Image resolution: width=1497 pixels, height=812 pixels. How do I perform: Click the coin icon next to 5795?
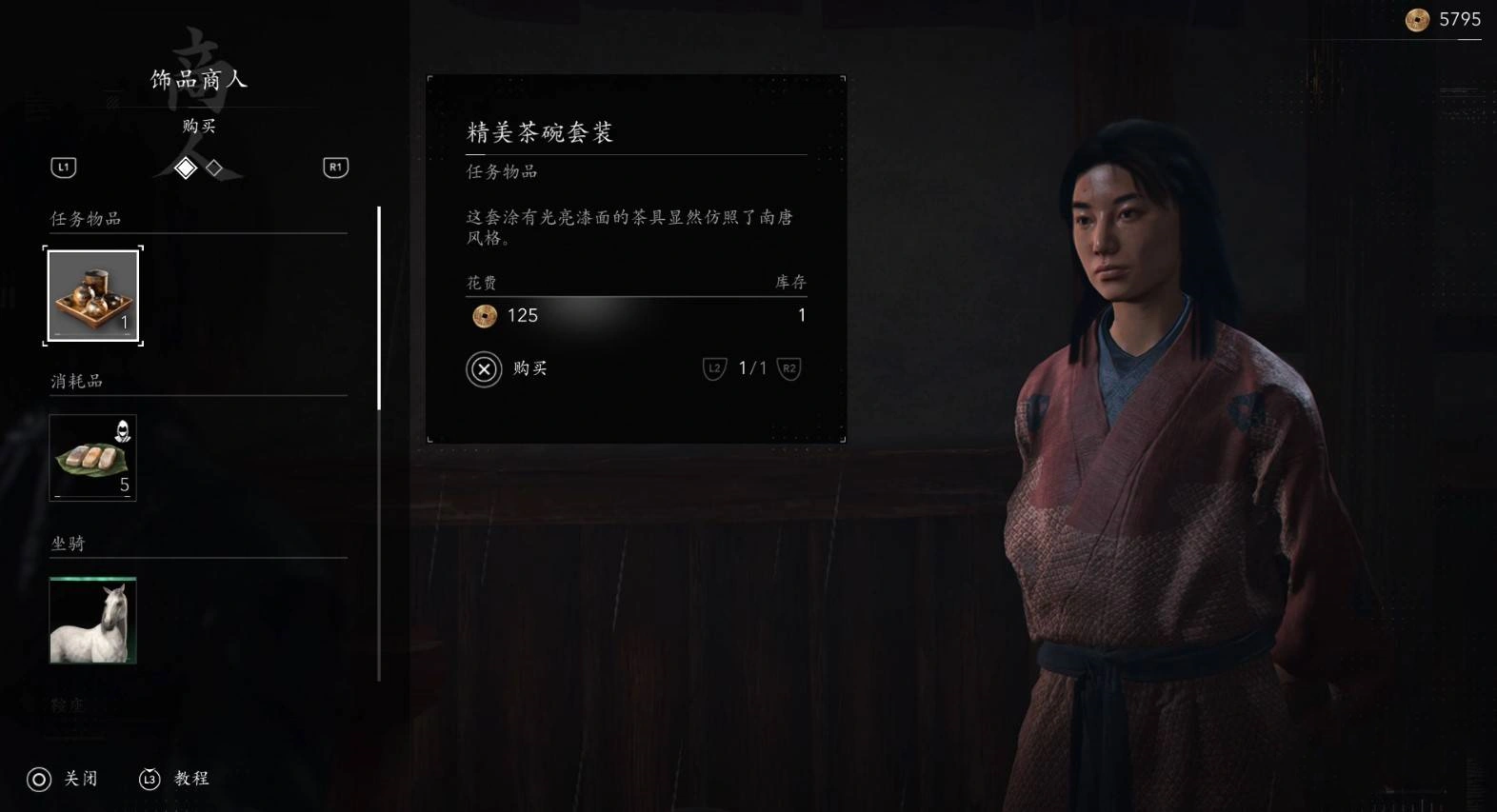point(1415,19)
